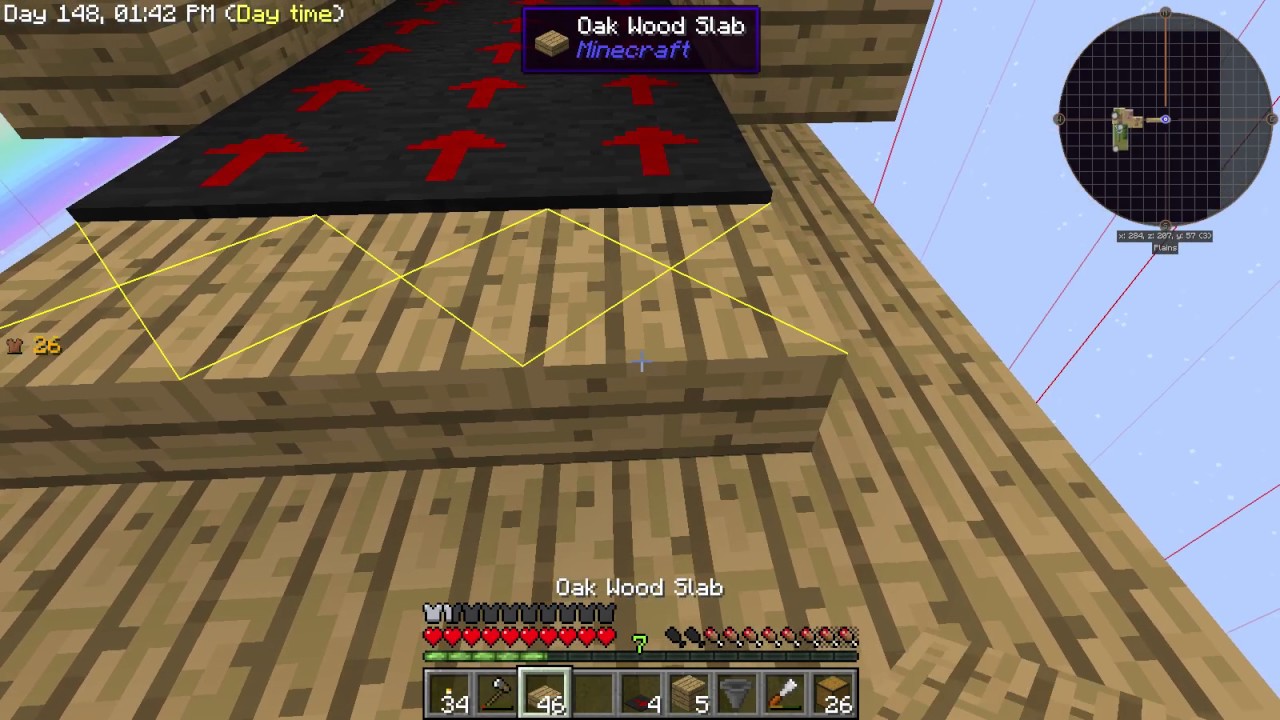Click the coordinates readout under the minimap
The width and height of the screenshot is (1280, 720).
point(1164,235)
